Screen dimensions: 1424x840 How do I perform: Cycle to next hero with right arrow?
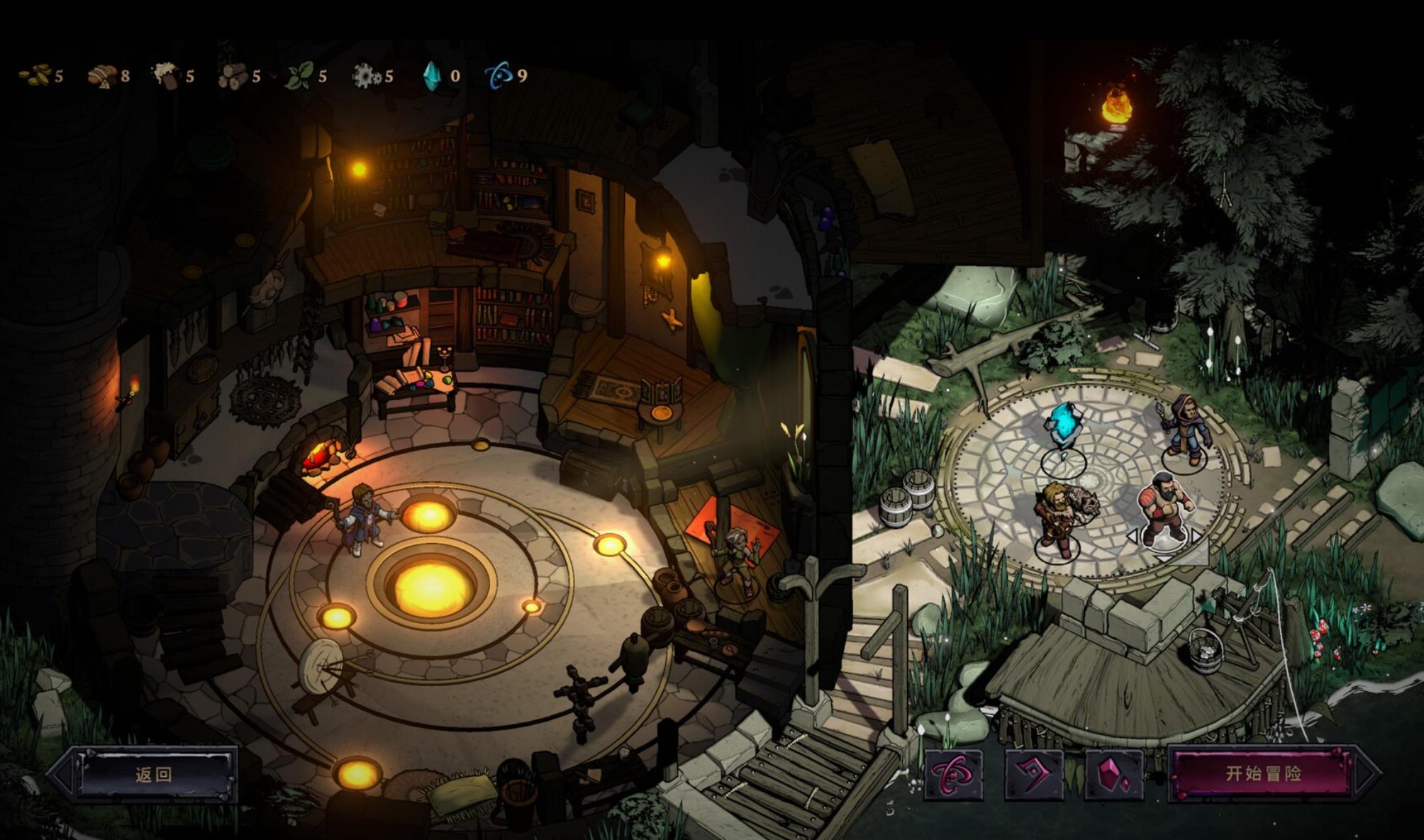click(x=1197, y=537)
